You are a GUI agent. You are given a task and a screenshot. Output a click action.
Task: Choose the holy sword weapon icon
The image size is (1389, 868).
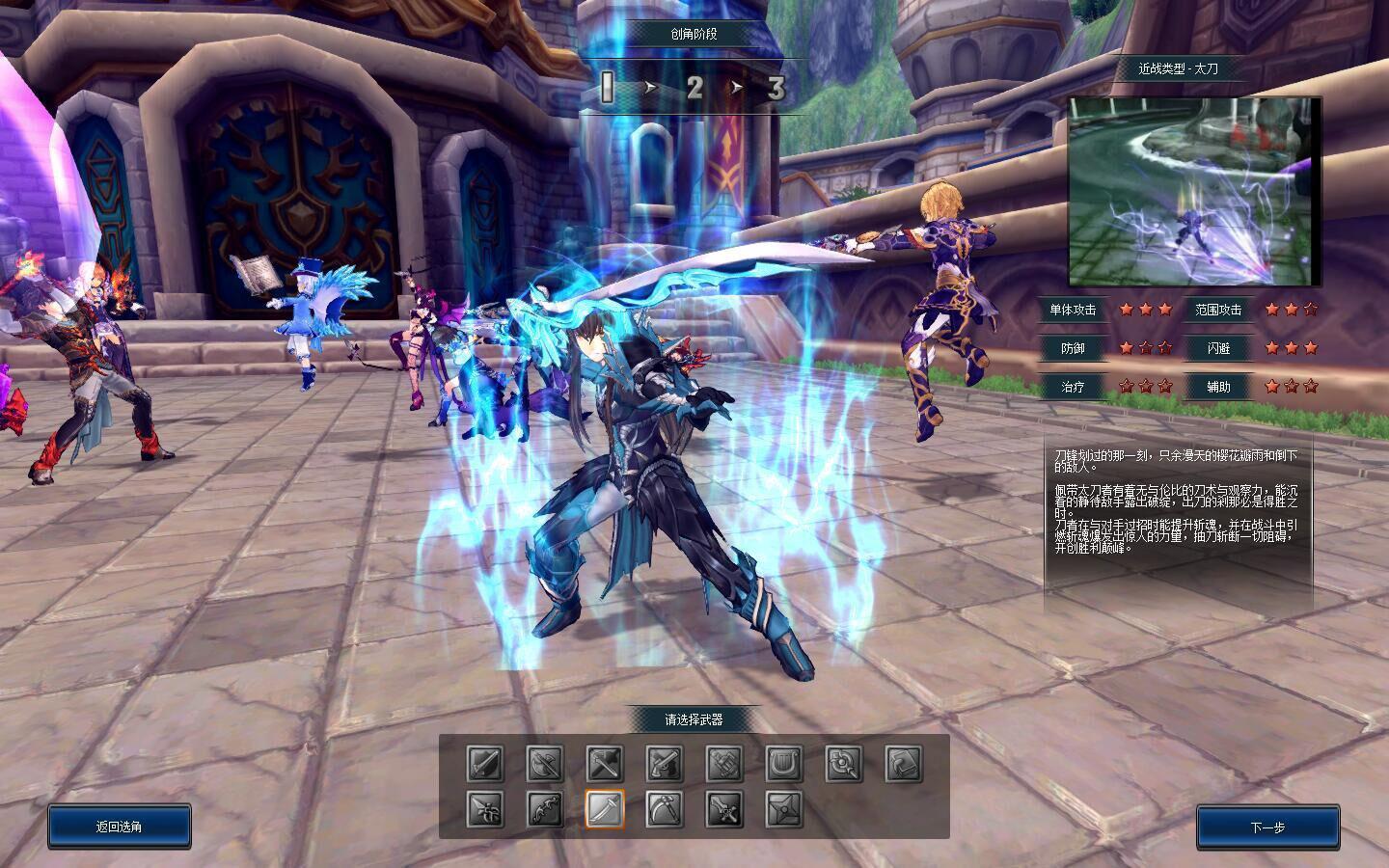724,809
